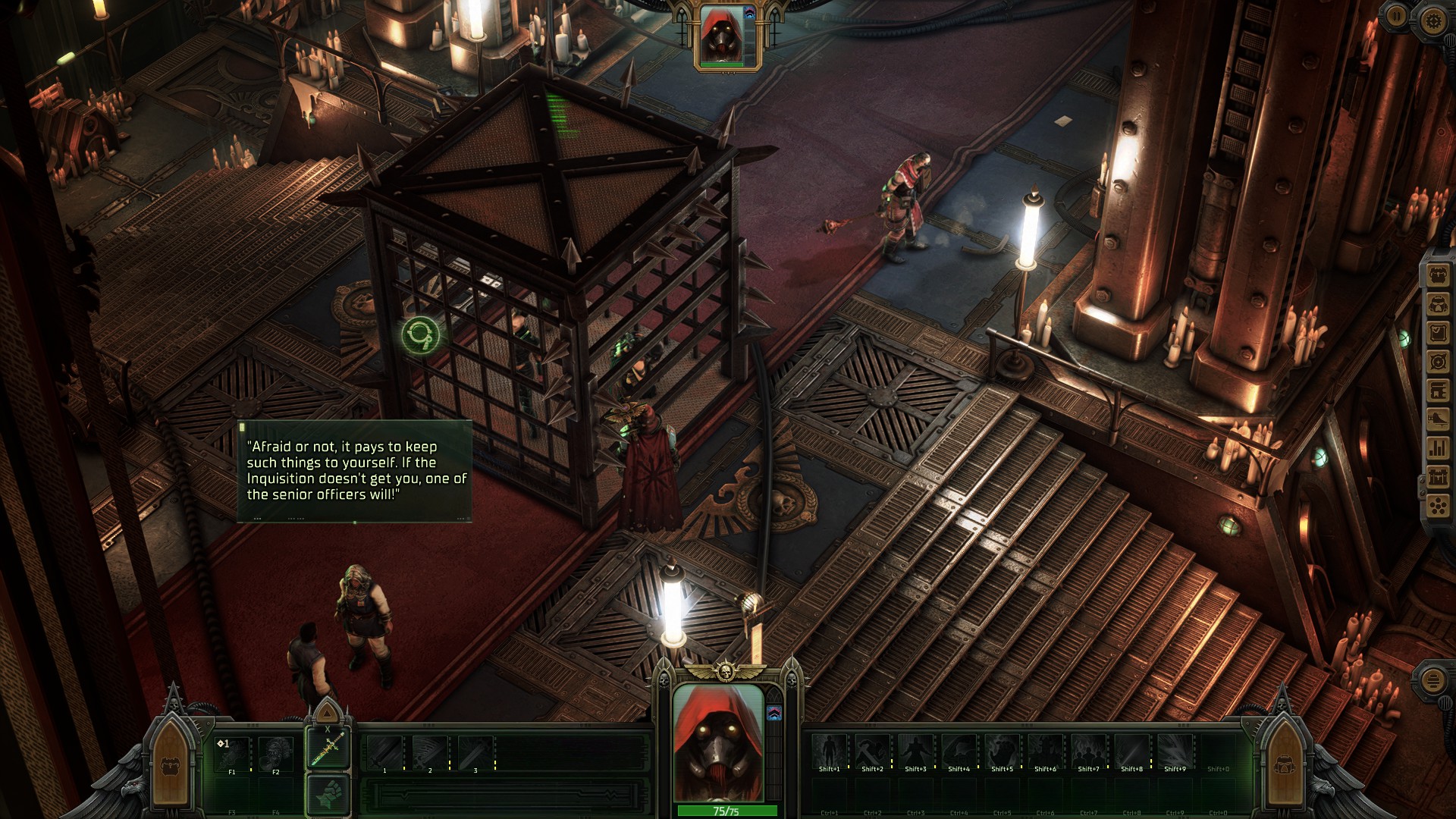Screen dimensions: 1456x819
Task: Expand the triangle arrow above weapon slots
Action: [328, 713]
